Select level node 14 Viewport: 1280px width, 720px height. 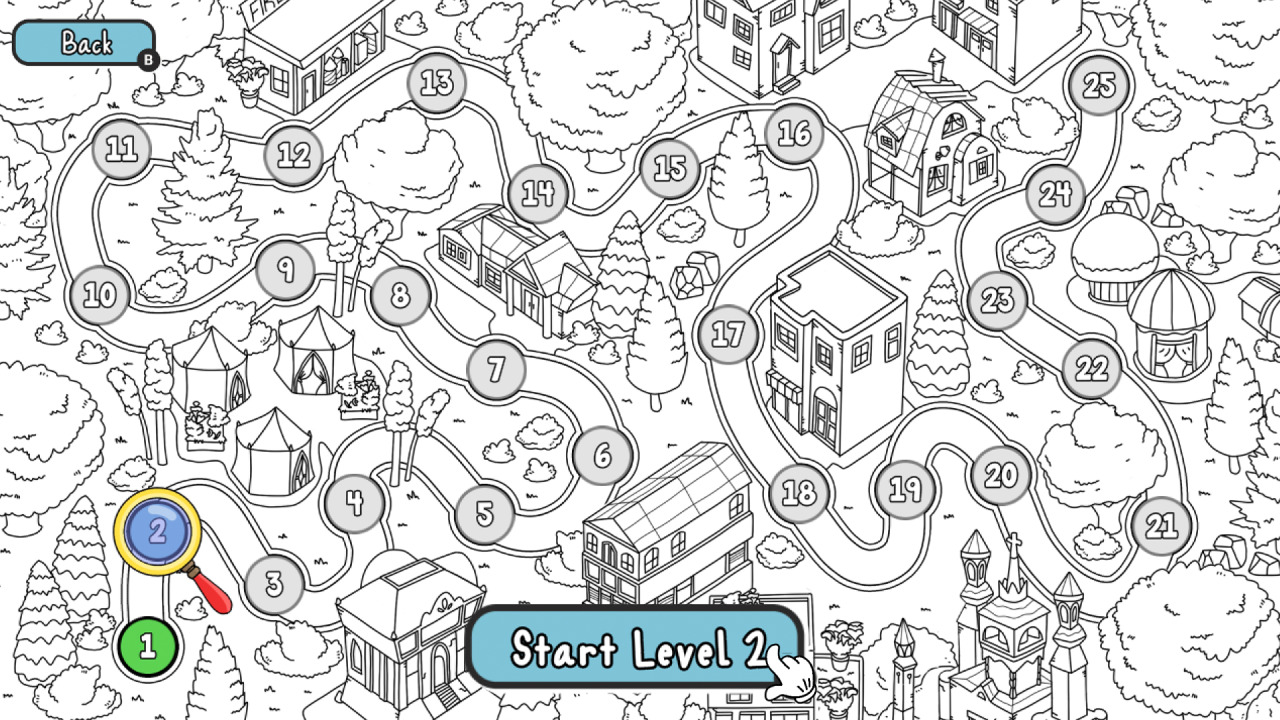[537, 192]
